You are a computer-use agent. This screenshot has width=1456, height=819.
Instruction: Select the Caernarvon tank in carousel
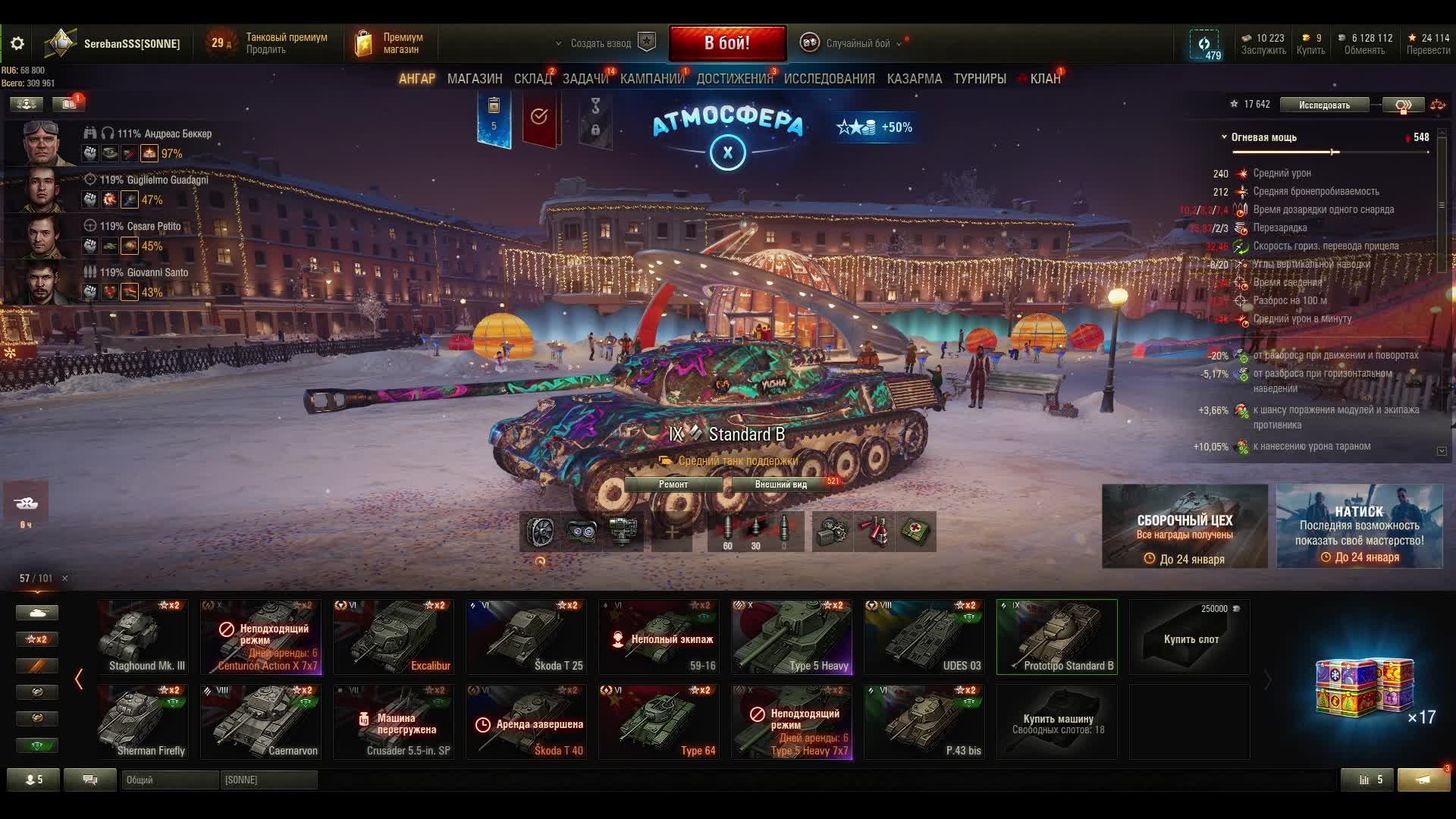click(x=261, y=722)
